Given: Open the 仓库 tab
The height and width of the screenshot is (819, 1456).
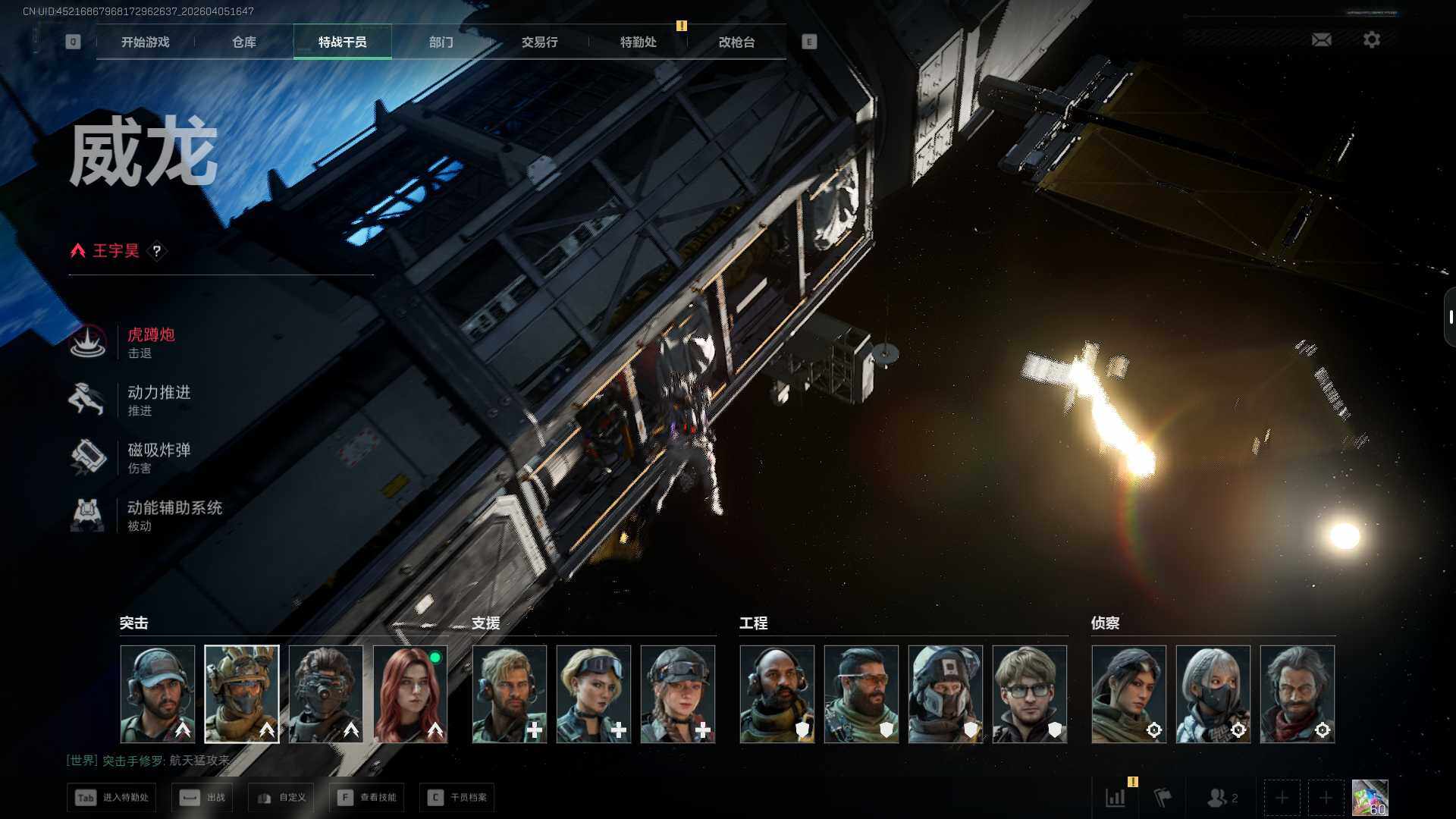Looking at the screenshot, I should click(x=243, y=42).
